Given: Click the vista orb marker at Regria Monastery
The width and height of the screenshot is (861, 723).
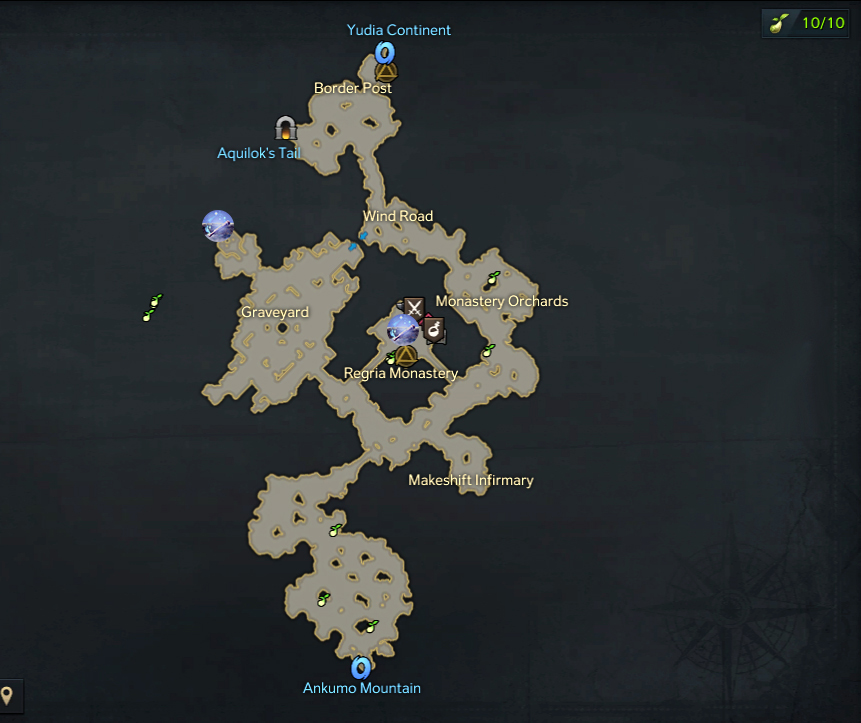Looking at the screenshot, I should pyautogui.click(x=403, y=328).
